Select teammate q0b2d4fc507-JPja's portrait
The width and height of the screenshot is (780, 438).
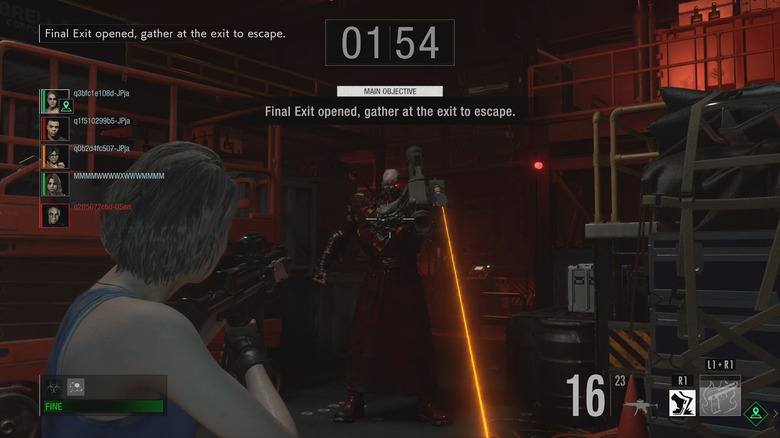pyautogui.click(x=56, y=157)
